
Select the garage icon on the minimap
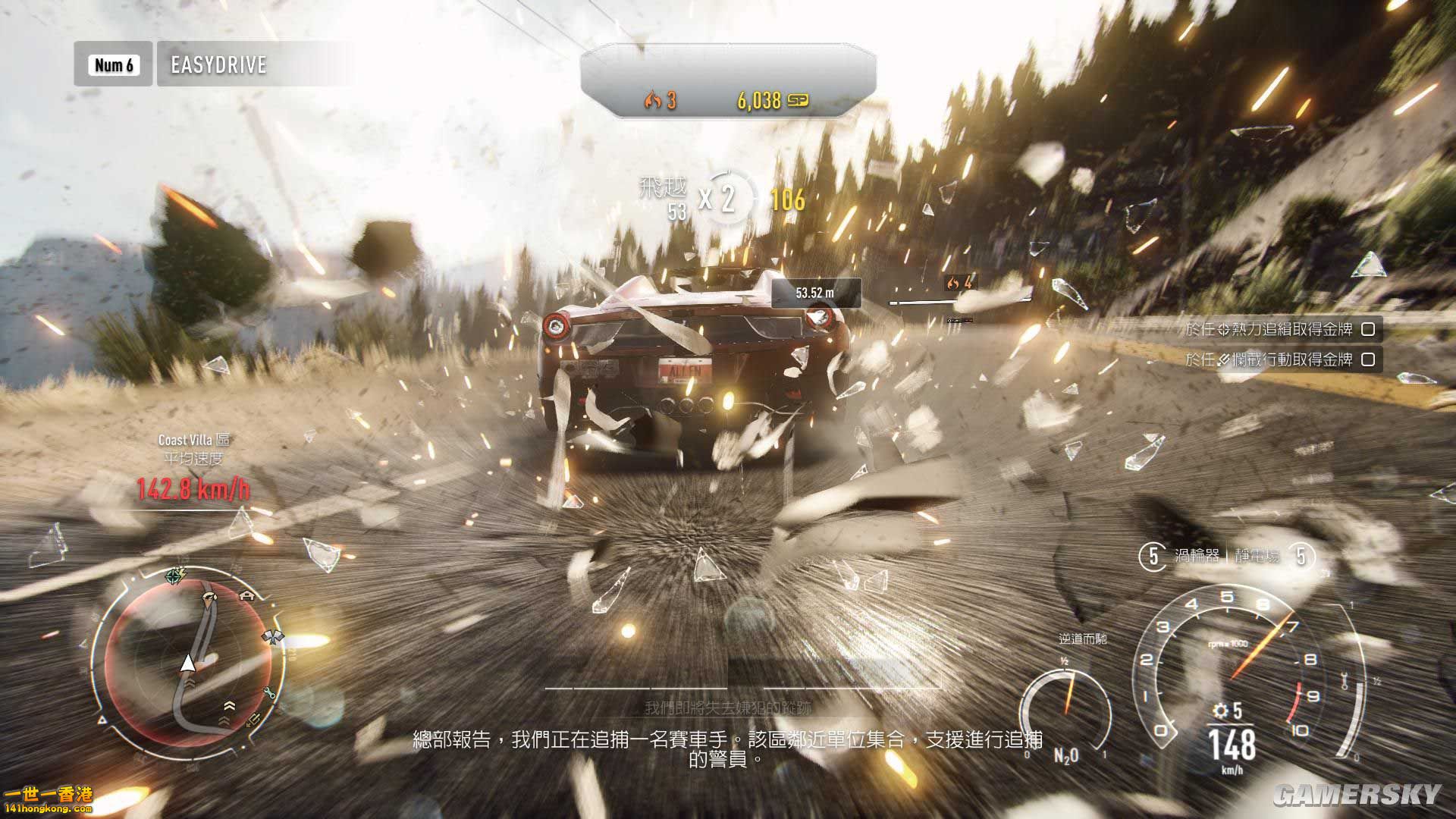click(x=248, y=596)
